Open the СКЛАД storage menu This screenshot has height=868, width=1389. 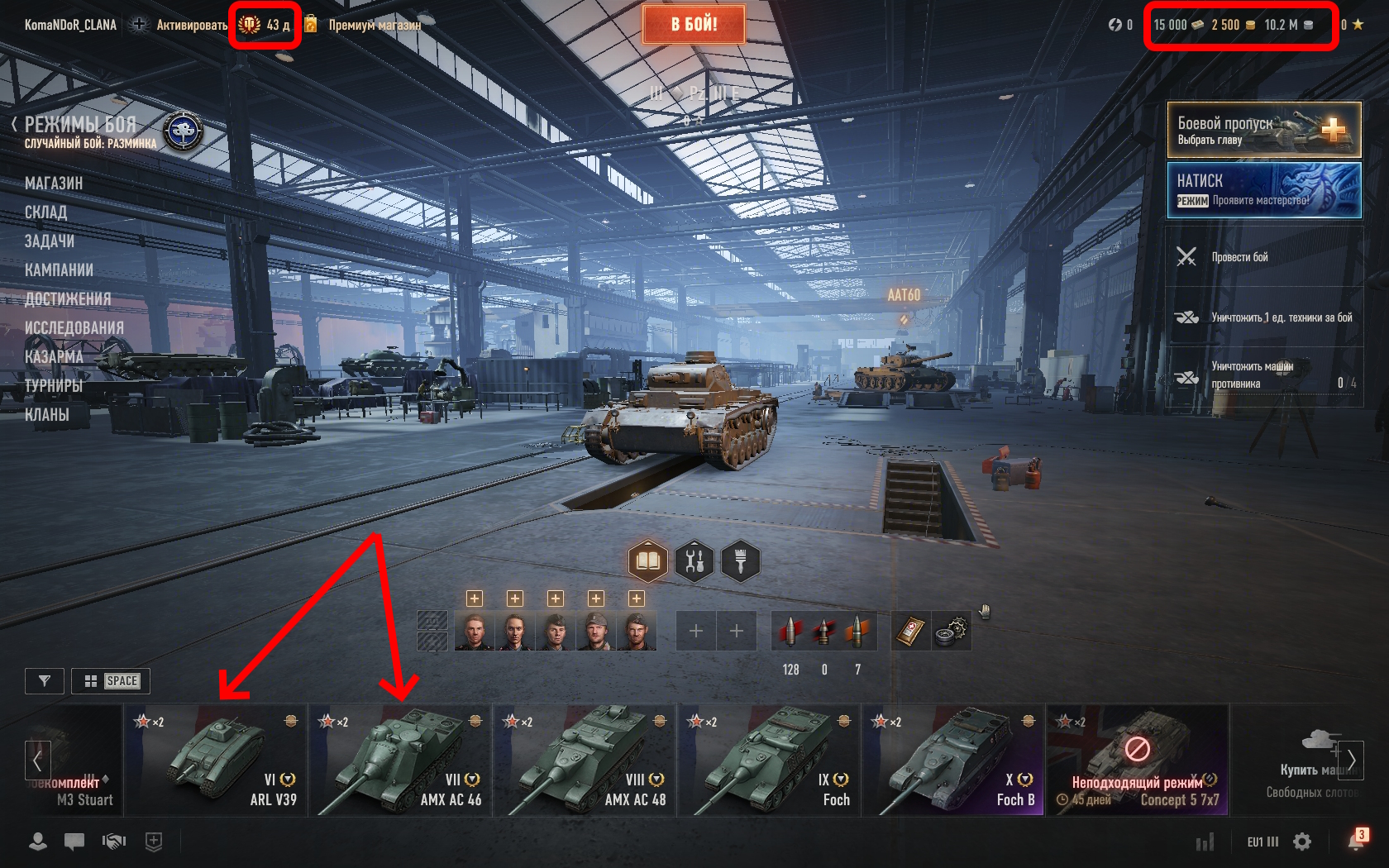(45, 212)
